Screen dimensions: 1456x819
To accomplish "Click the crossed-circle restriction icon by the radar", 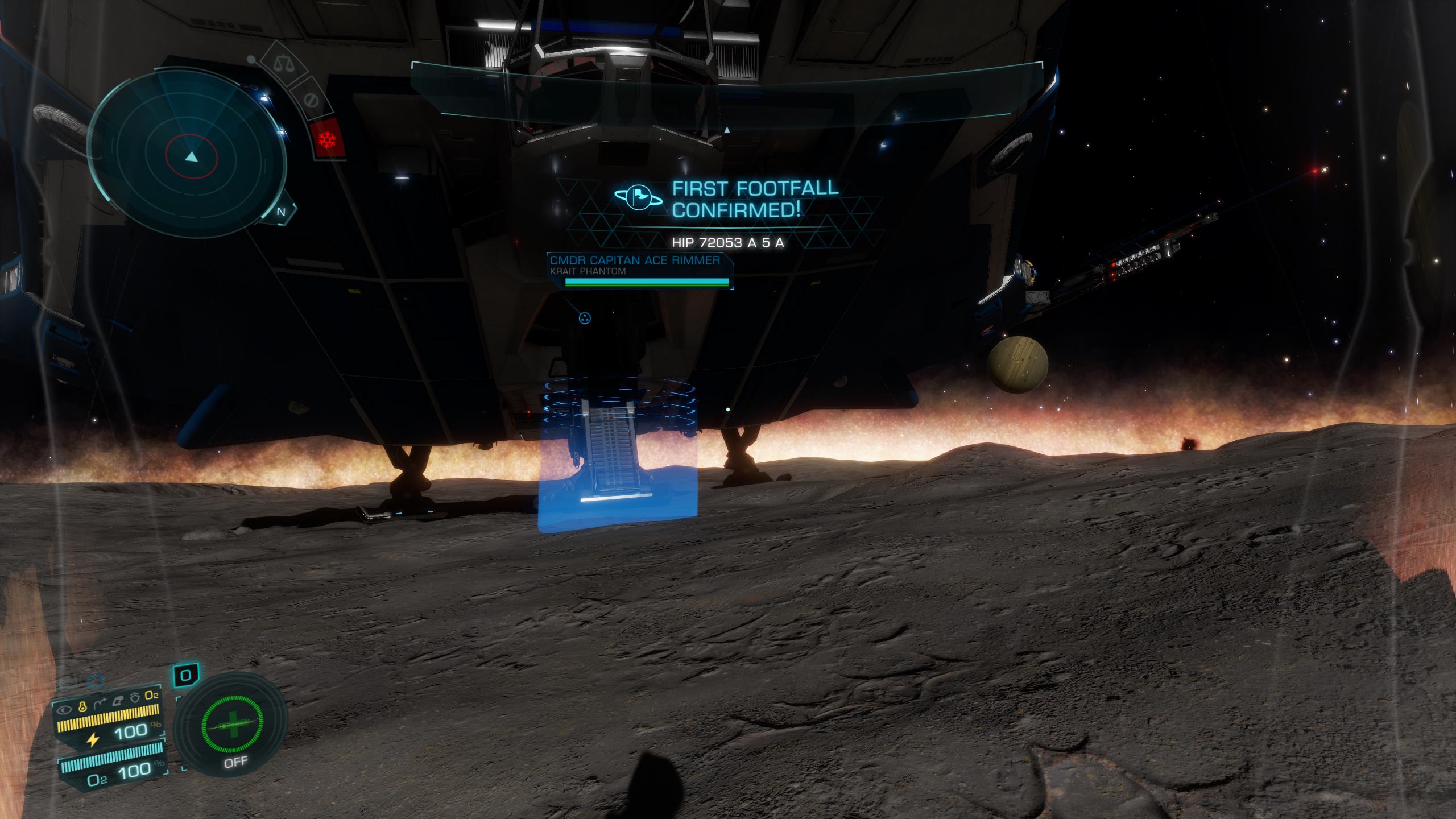I will (310, 101).
